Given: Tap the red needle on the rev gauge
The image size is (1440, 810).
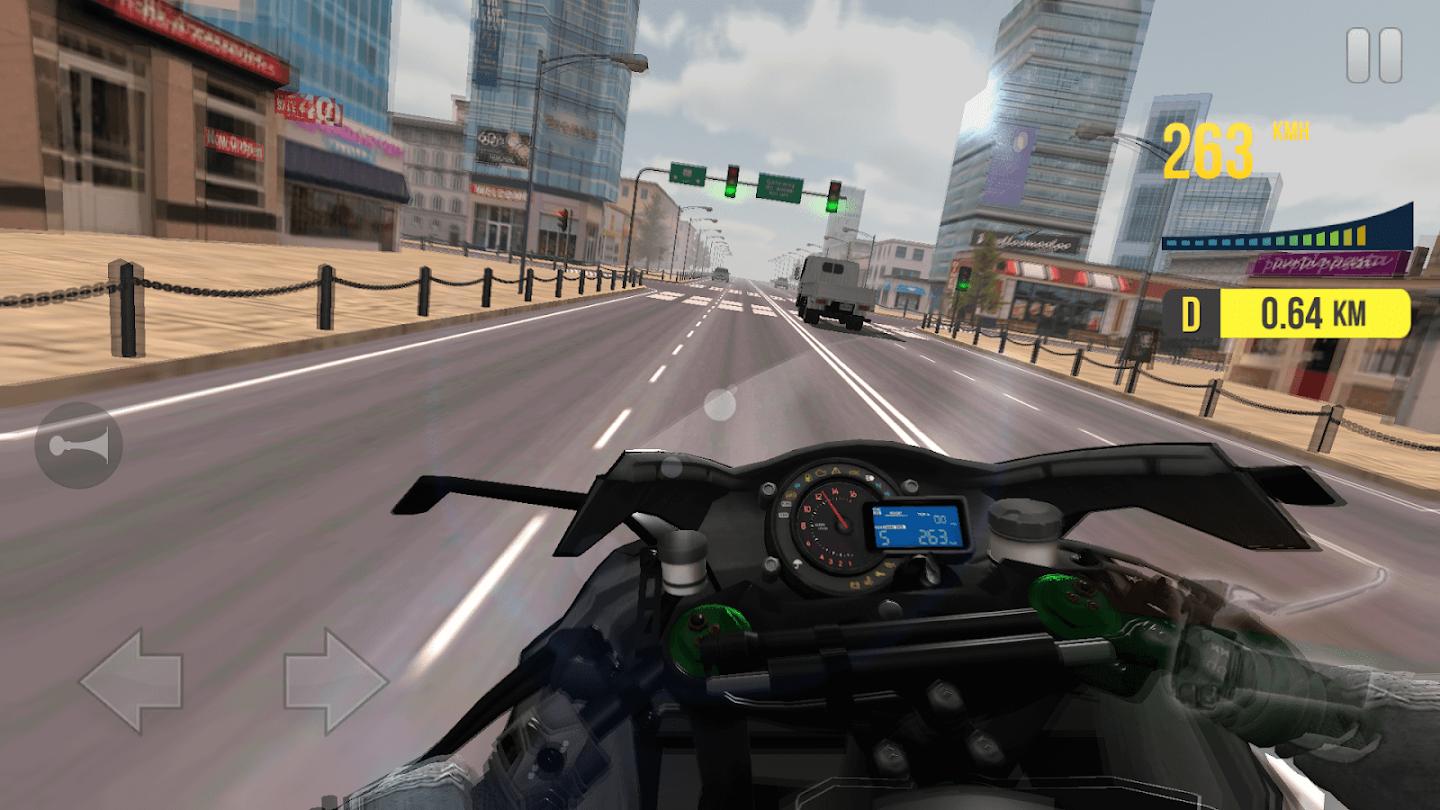Looking at the screenshot, I should (833, 508).
